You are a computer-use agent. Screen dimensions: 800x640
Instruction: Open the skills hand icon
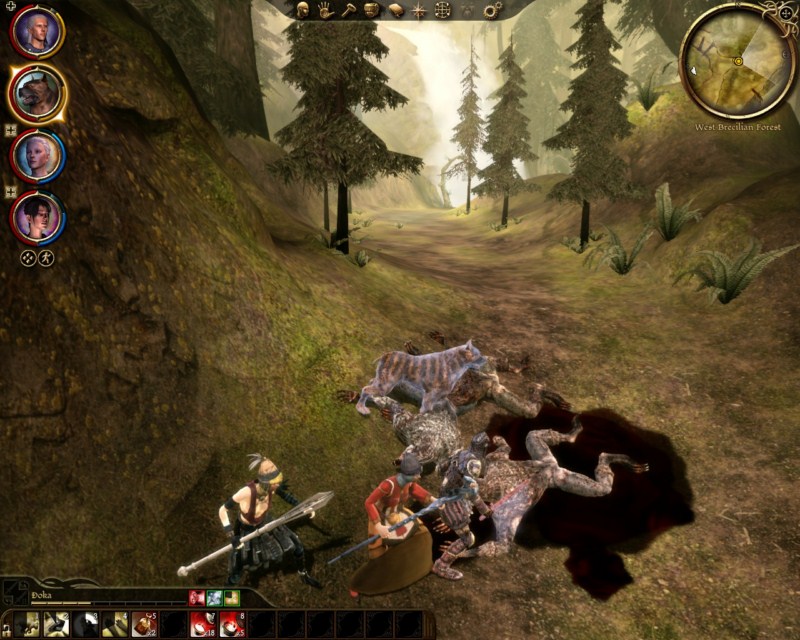click(x=325, y=10)
